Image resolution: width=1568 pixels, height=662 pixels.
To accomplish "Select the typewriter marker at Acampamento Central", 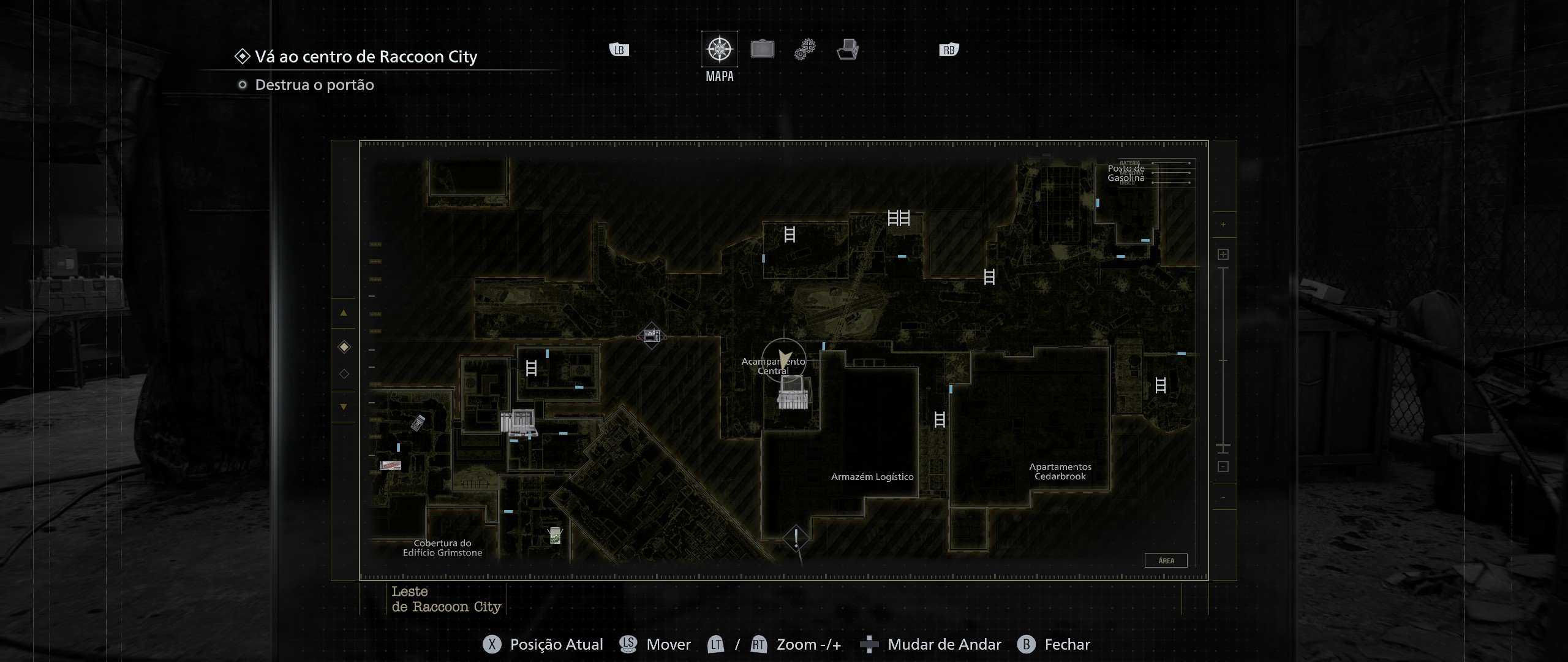I will point(793,392).
